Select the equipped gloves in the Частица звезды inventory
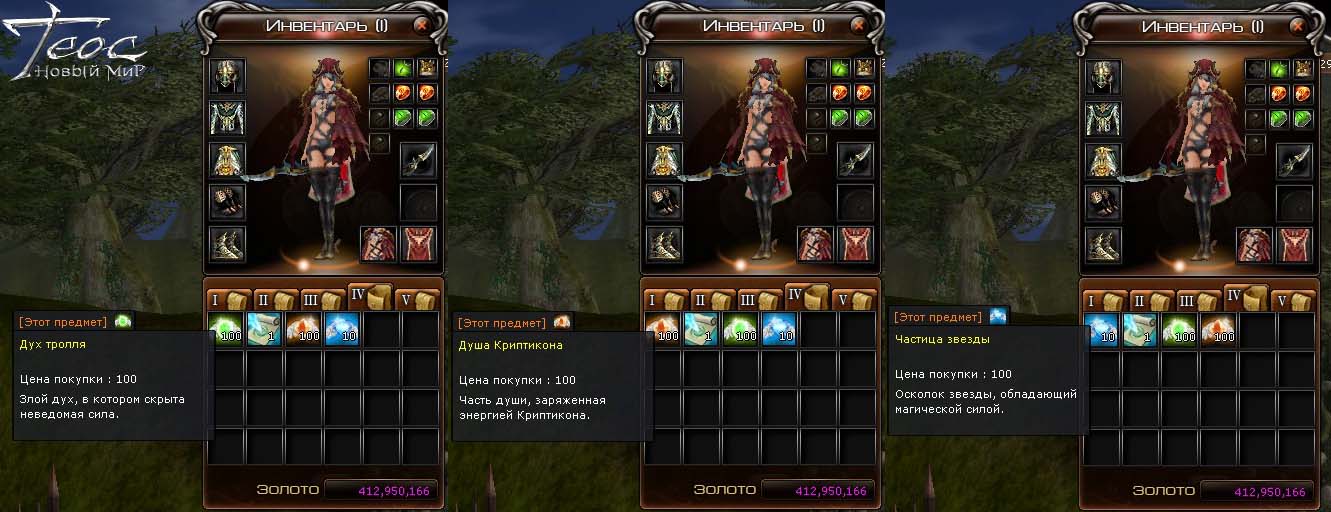The height and width of the screenshot is (512, 1331). tap(1101, 202)
